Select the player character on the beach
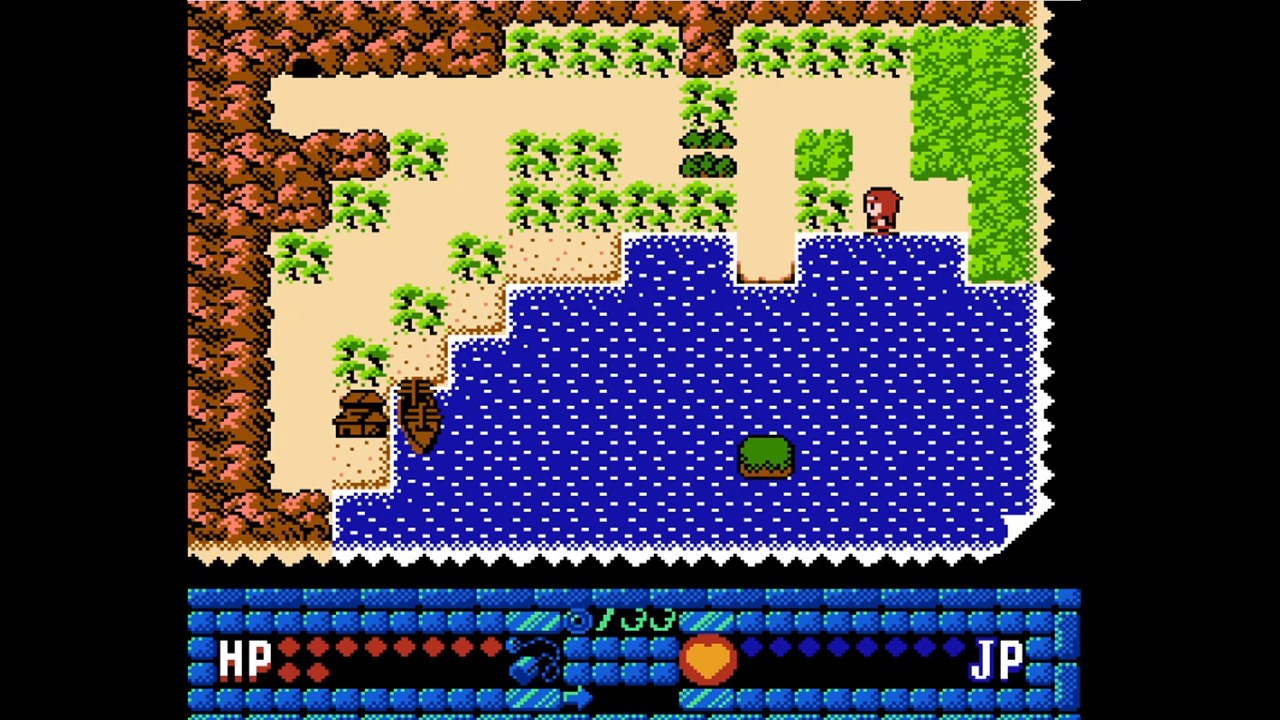The height and width of the screenshot is (720, 1280). click(x=880, y=207)
